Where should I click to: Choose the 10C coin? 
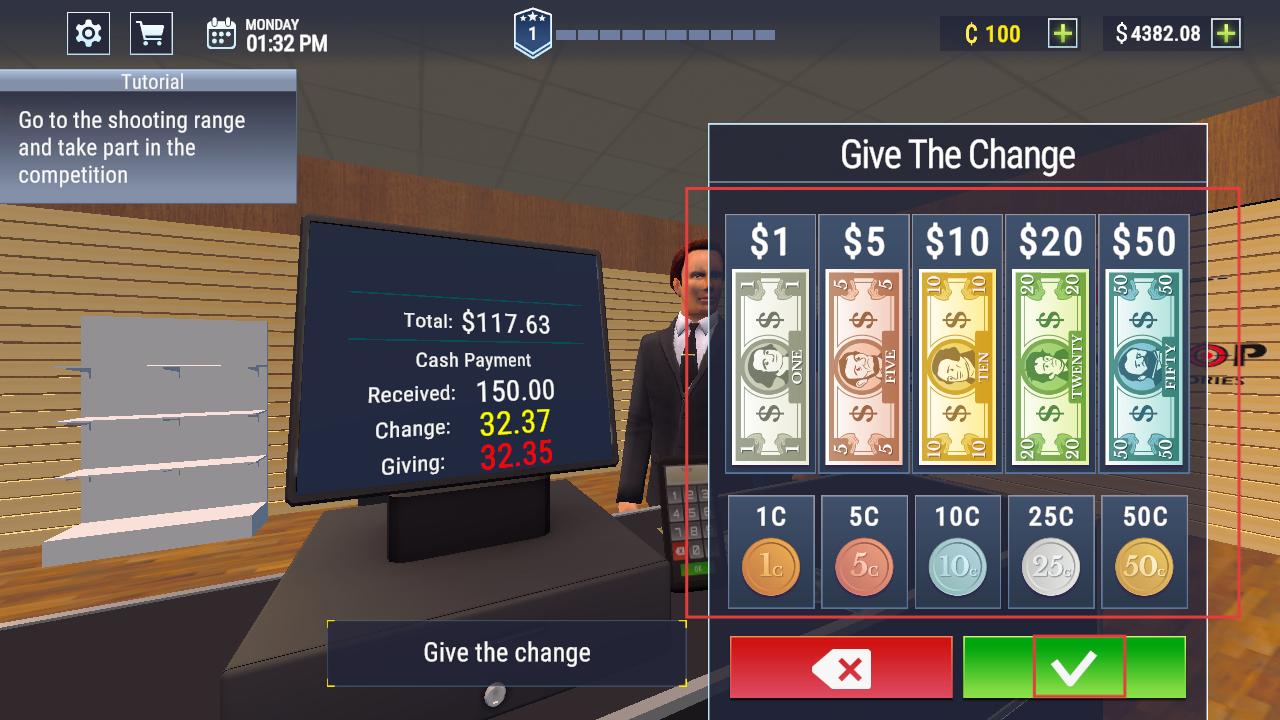[957, 566]
